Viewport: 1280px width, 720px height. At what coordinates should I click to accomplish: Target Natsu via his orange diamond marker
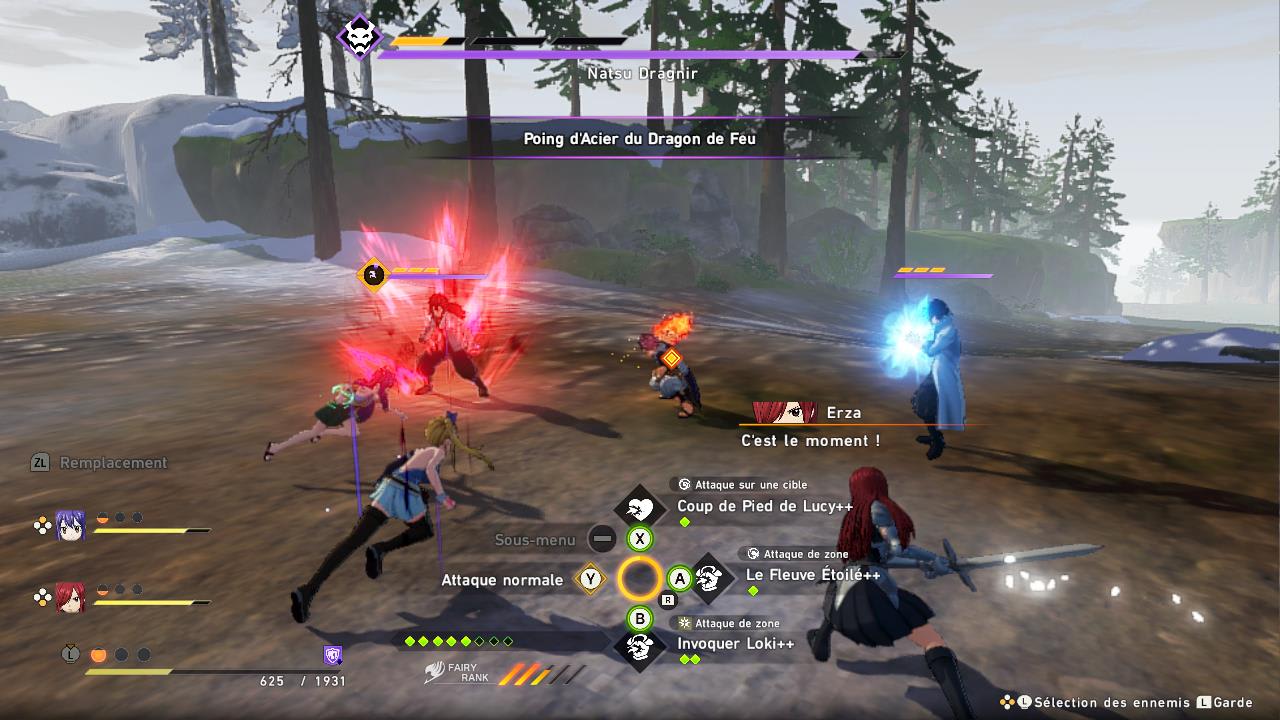click(671, 357)
